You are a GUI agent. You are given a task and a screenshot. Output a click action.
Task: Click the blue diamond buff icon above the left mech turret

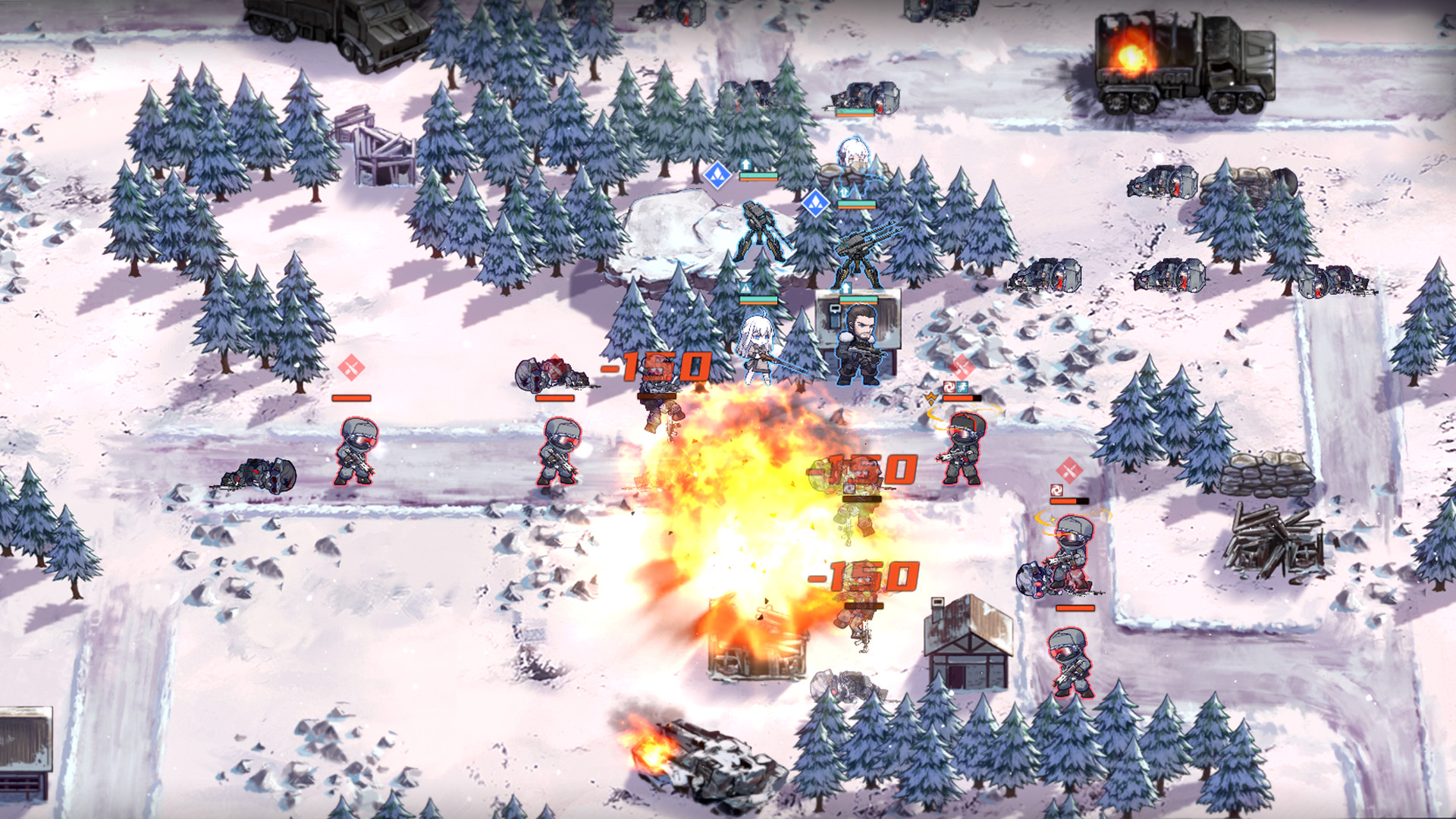716,175
